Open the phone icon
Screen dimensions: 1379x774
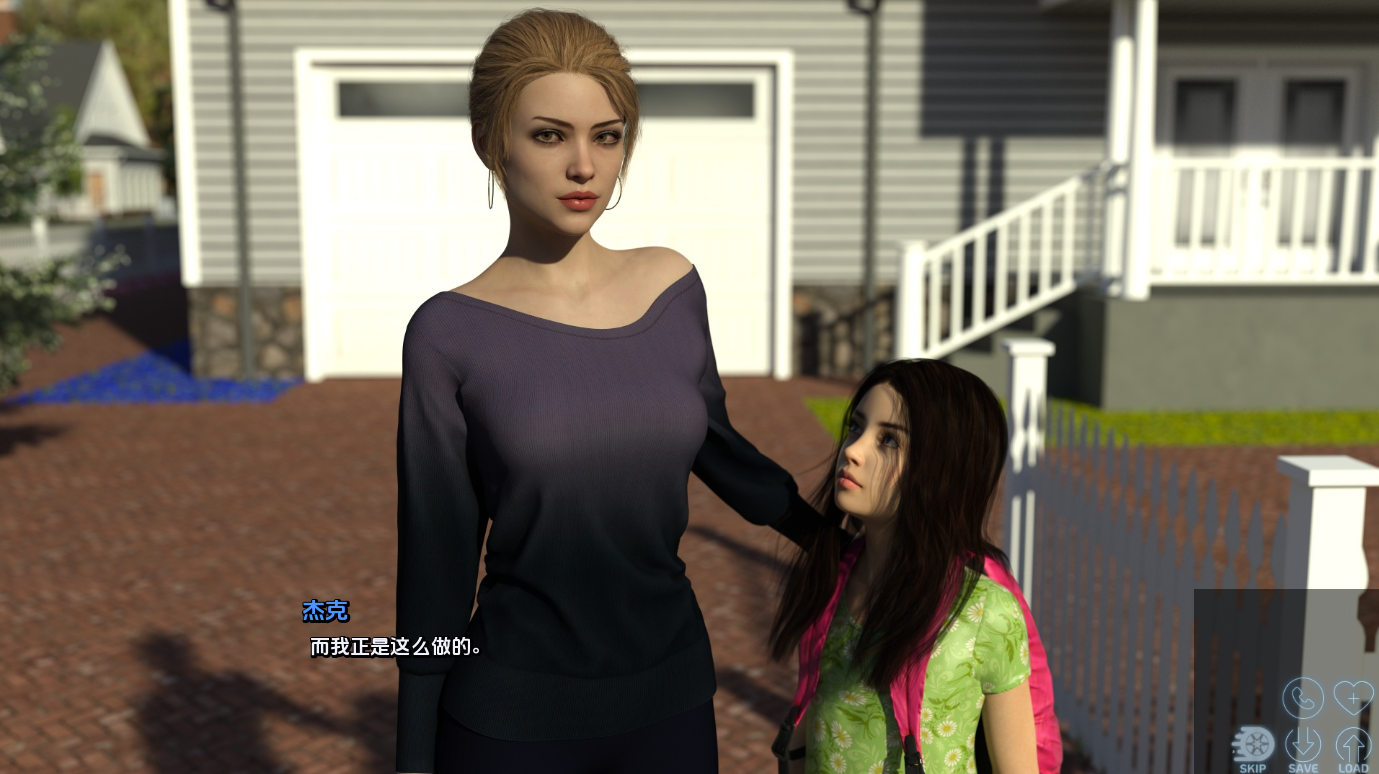pyautogui.click(x=1303, y=697)
